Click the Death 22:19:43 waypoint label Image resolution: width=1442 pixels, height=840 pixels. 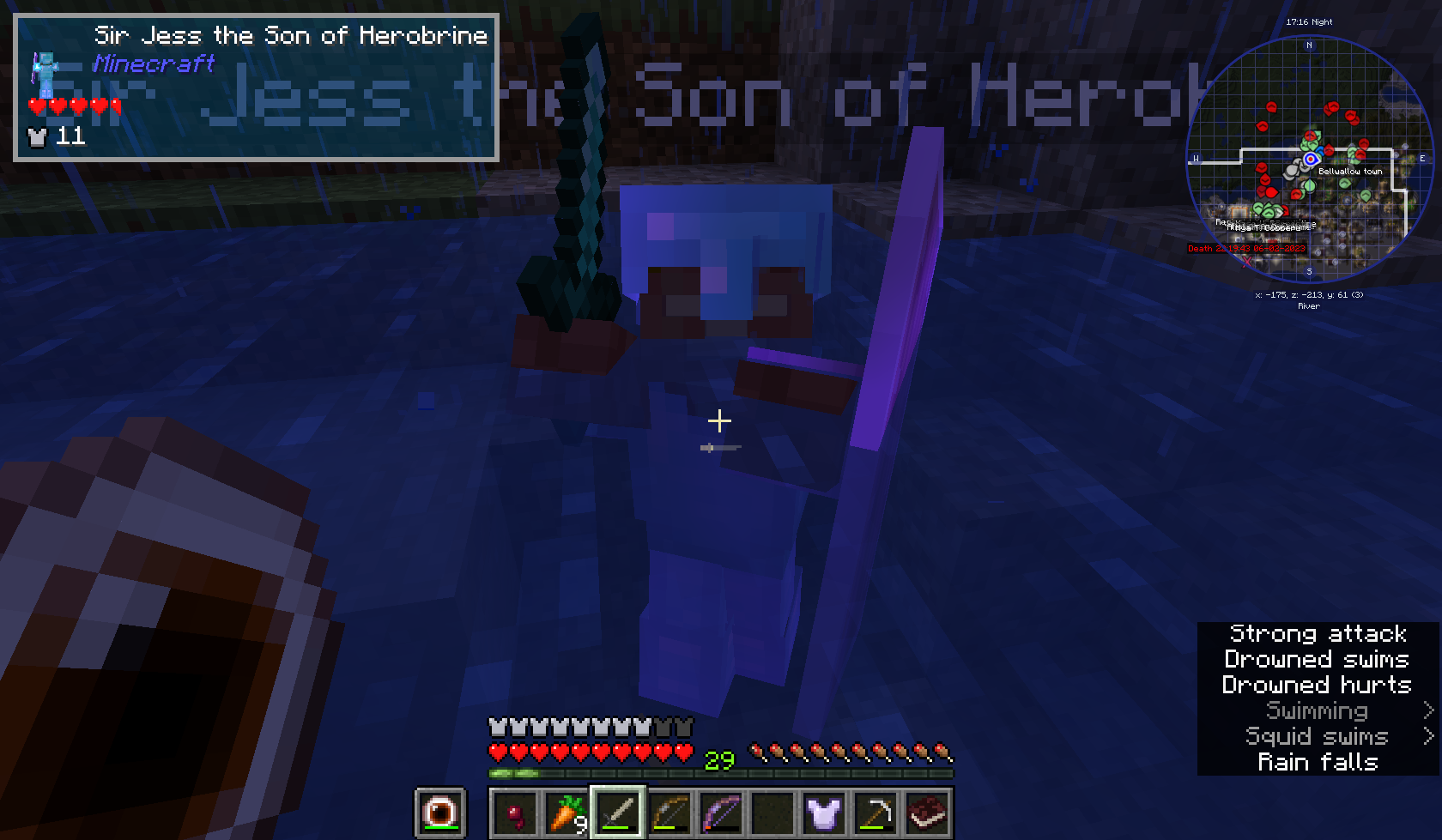[x=1245, y=248]
